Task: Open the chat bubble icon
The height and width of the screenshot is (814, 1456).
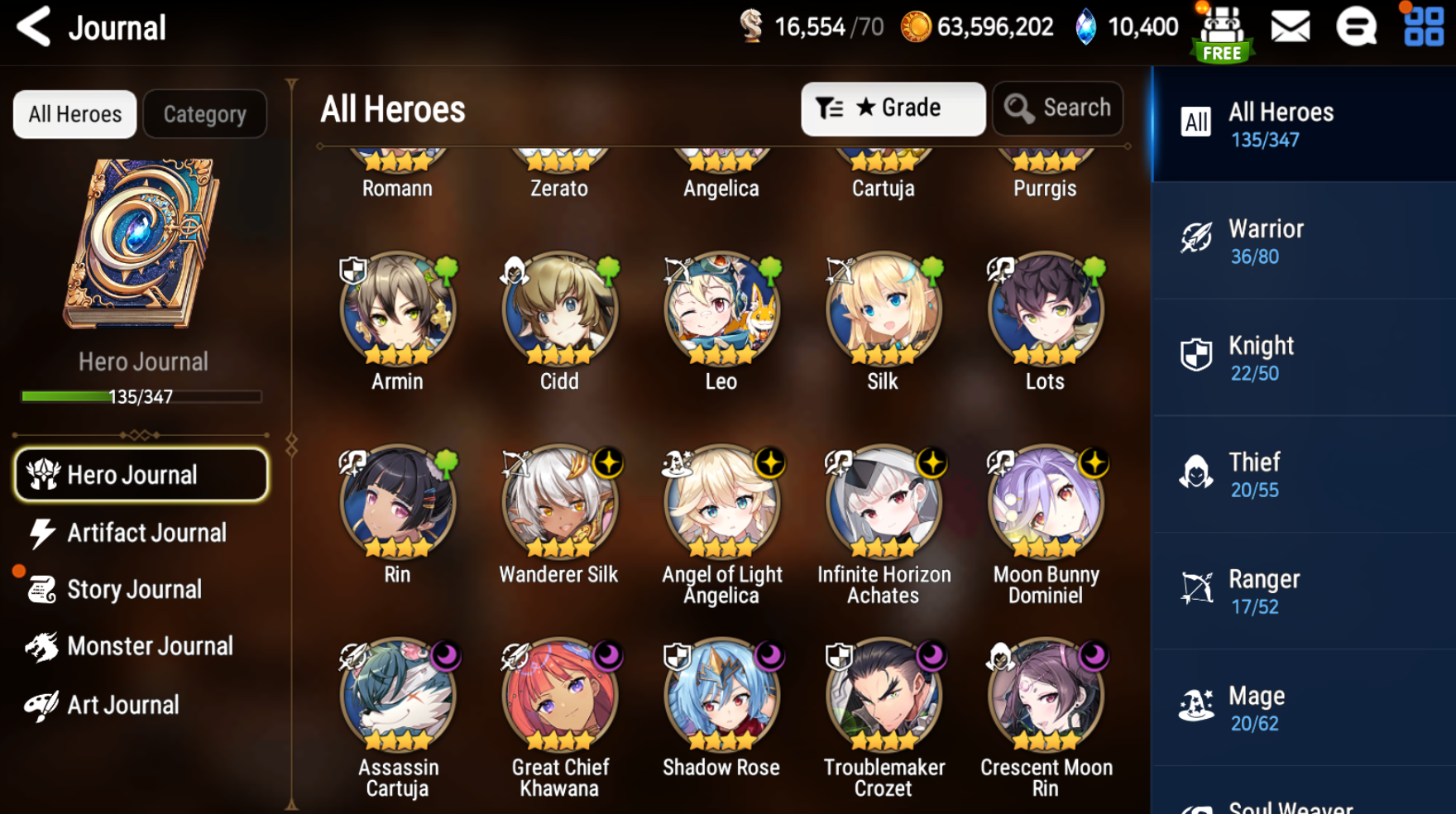Action: 1356,27
